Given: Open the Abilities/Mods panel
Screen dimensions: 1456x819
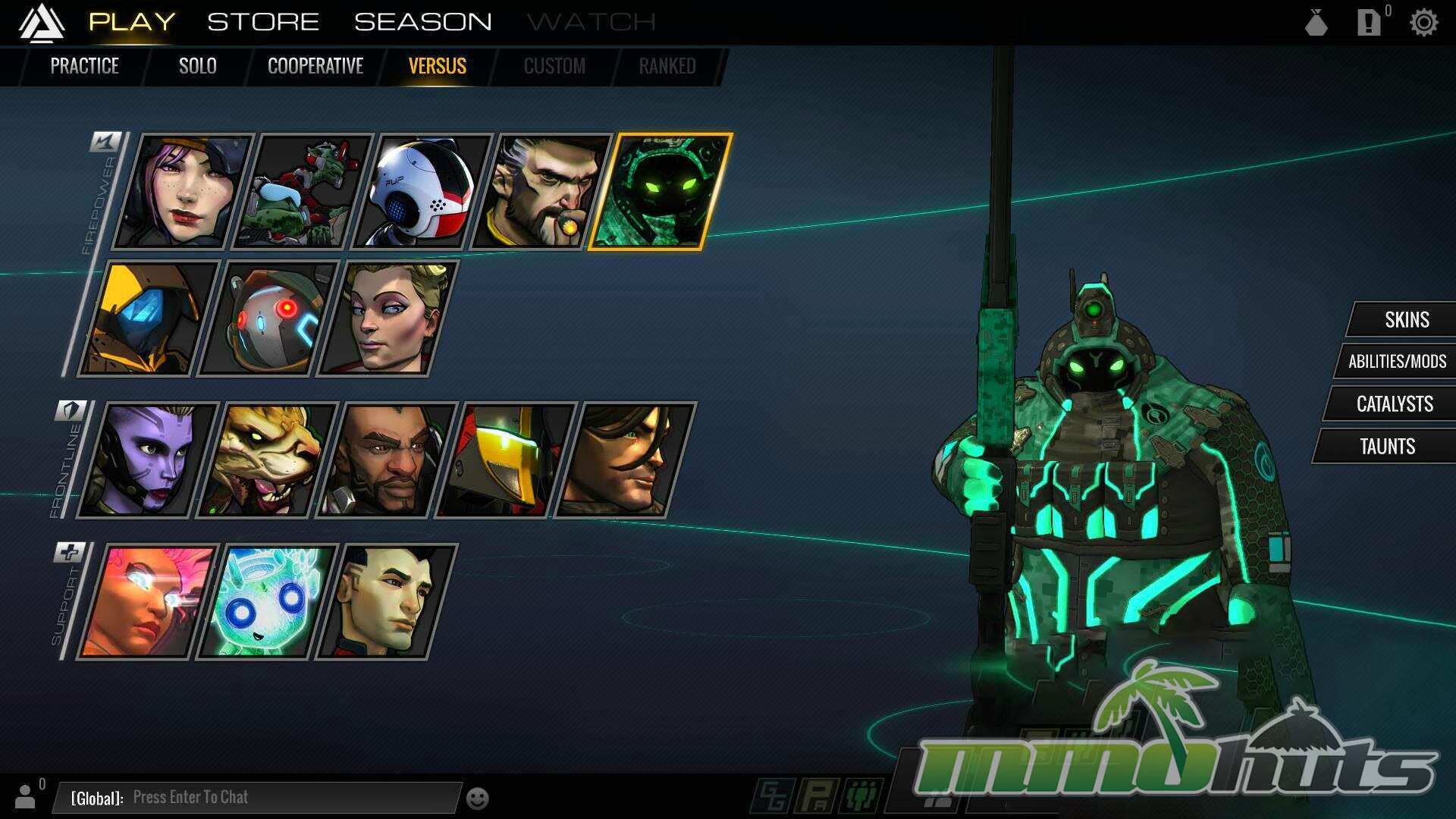Looking at the screenshot, I should (1397, 362).
